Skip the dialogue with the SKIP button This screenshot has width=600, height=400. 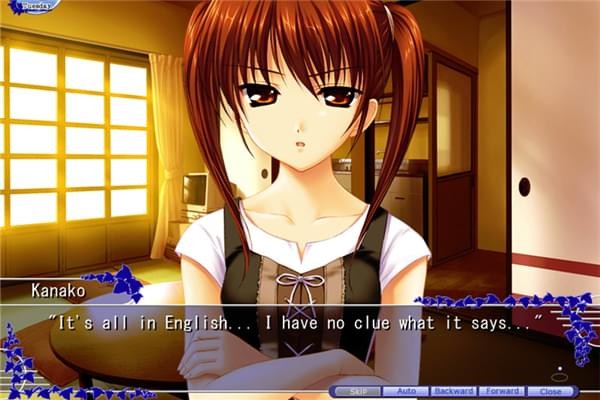point(358,391)
